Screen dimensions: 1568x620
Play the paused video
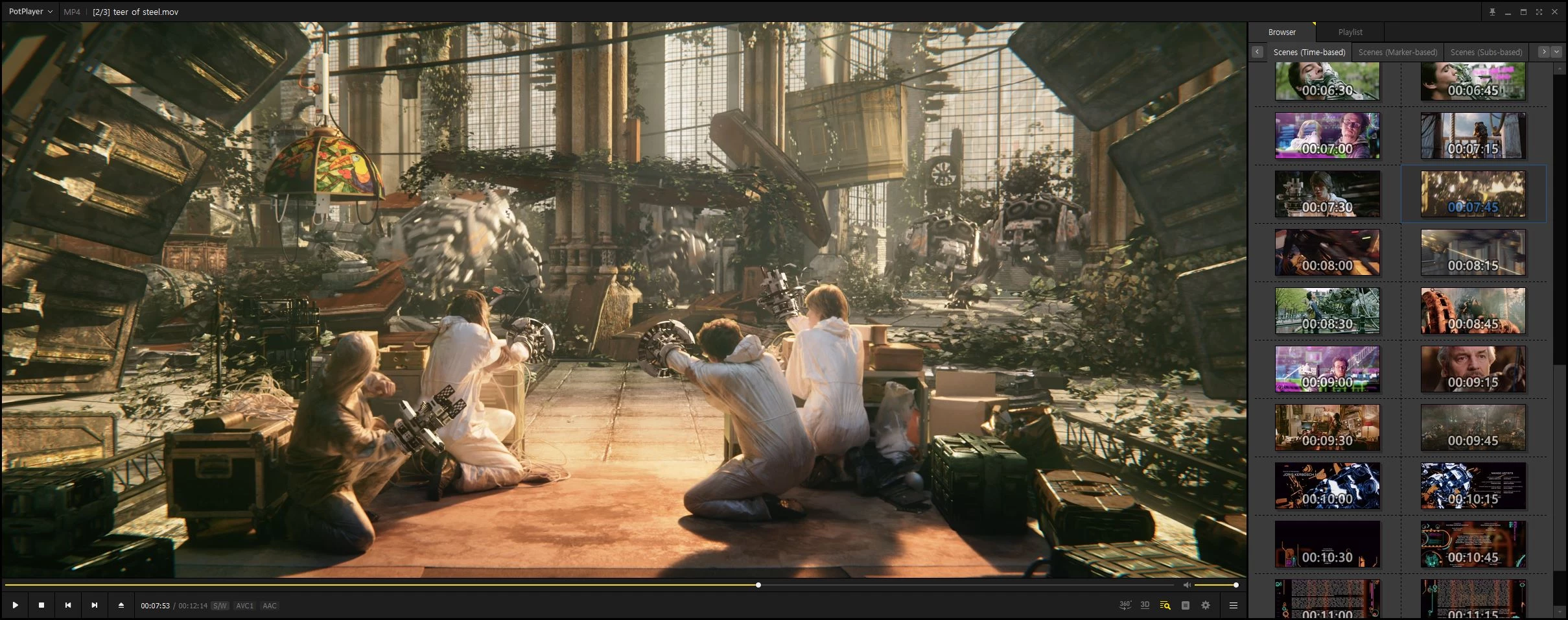click(x=15, y=605)
